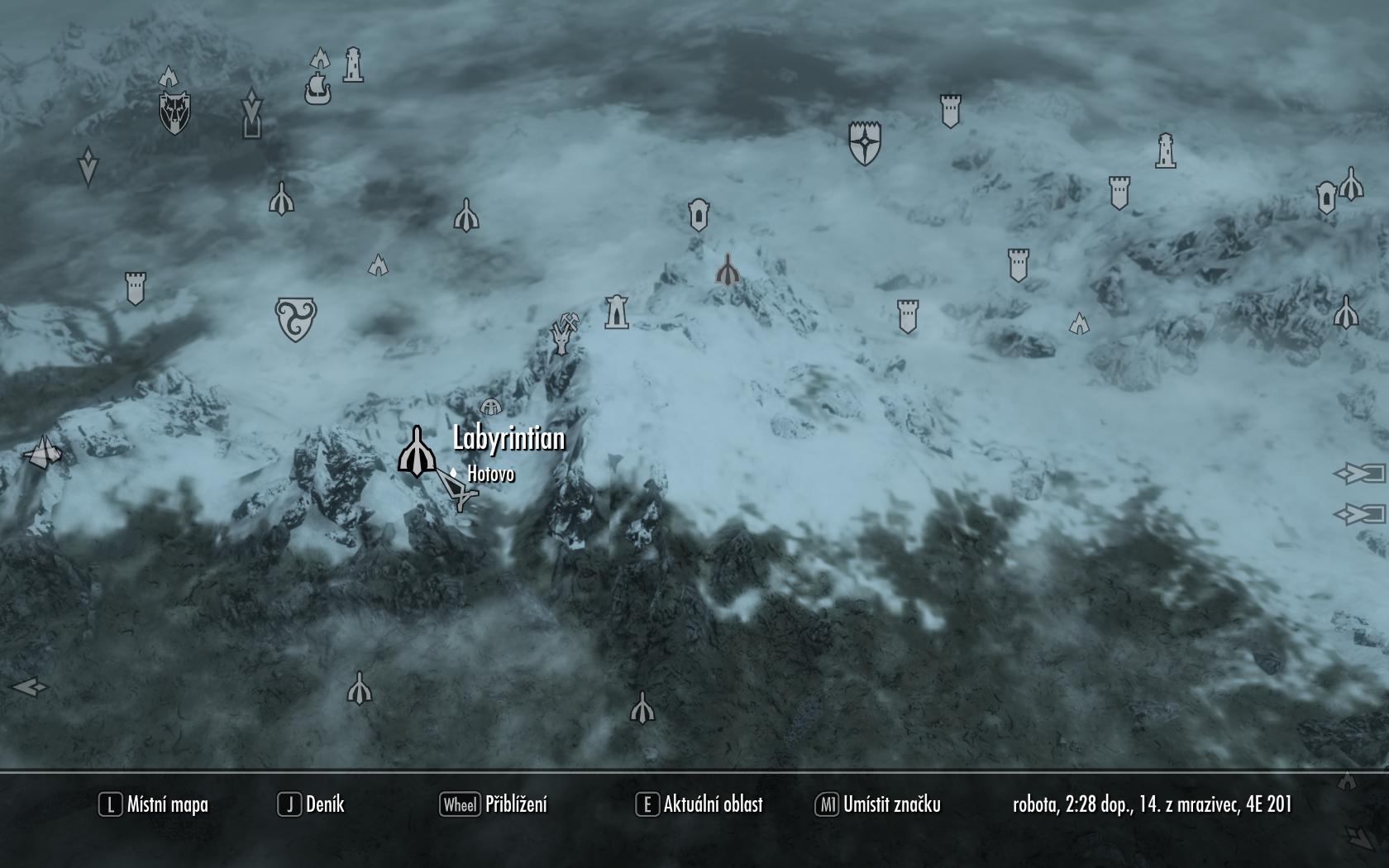1389x868 pixels.
Task: Select the dome-shaped barrow marker above Labyrintian
Action: tap(491, 406)
